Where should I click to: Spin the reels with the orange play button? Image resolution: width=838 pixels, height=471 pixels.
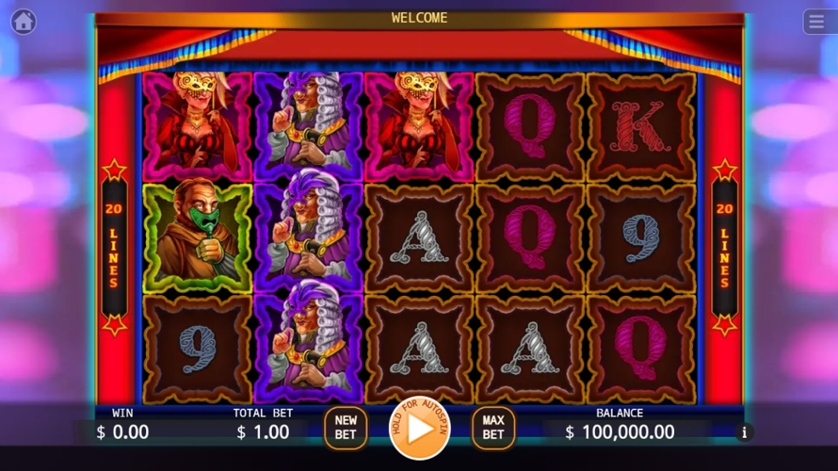point(420,428)
